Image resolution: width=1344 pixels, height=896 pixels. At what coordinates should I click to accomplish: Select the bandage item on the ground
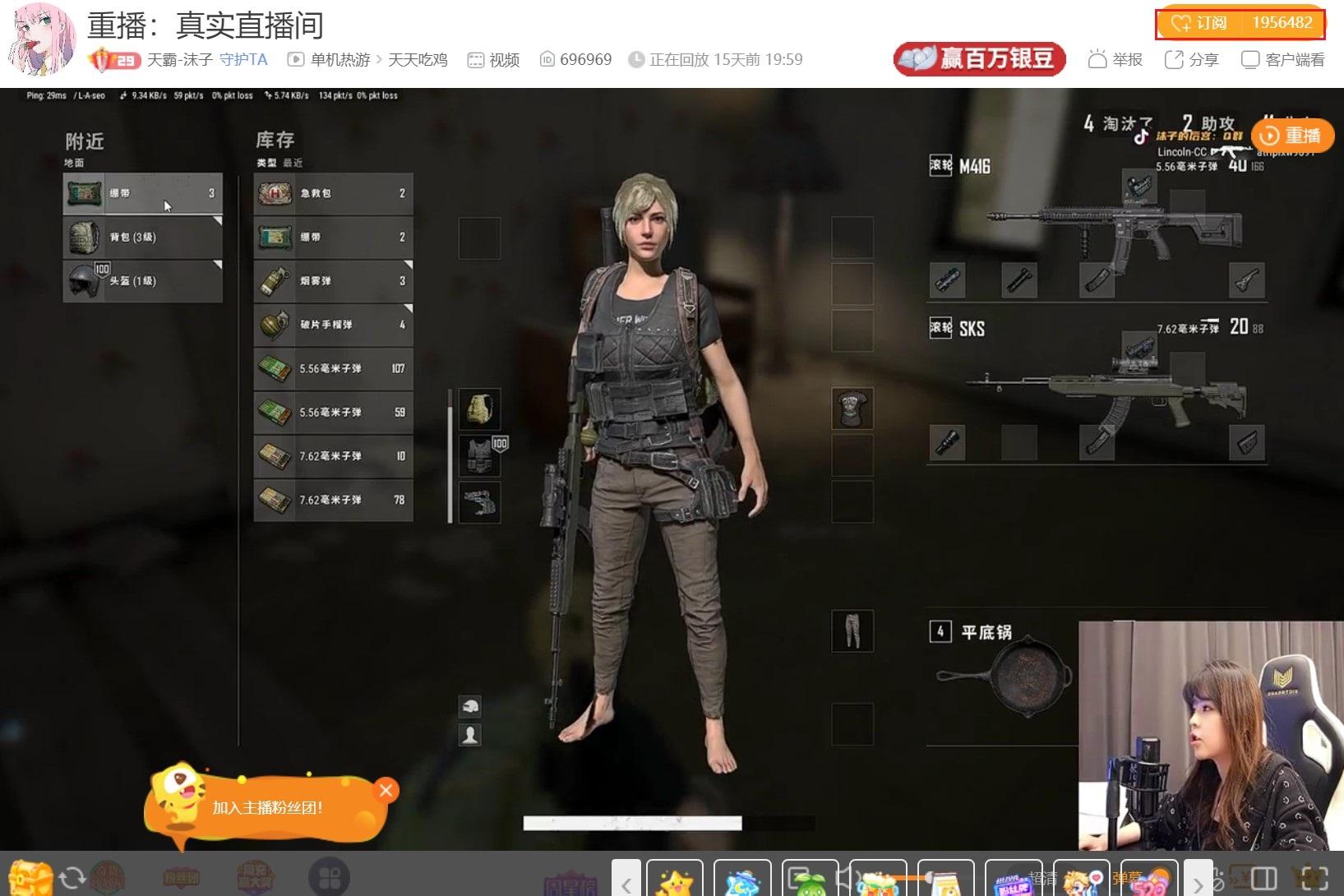pyautogui.click(x=142, y=193)
